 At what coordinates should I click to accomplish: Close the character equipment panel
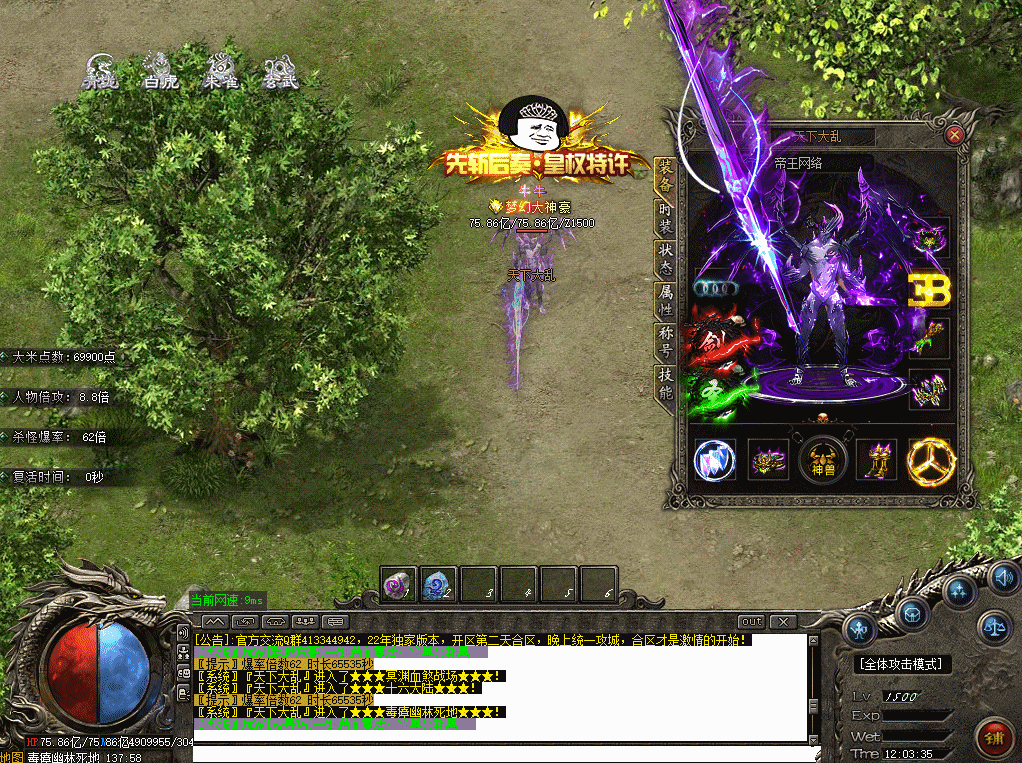(x=954, y=134)
